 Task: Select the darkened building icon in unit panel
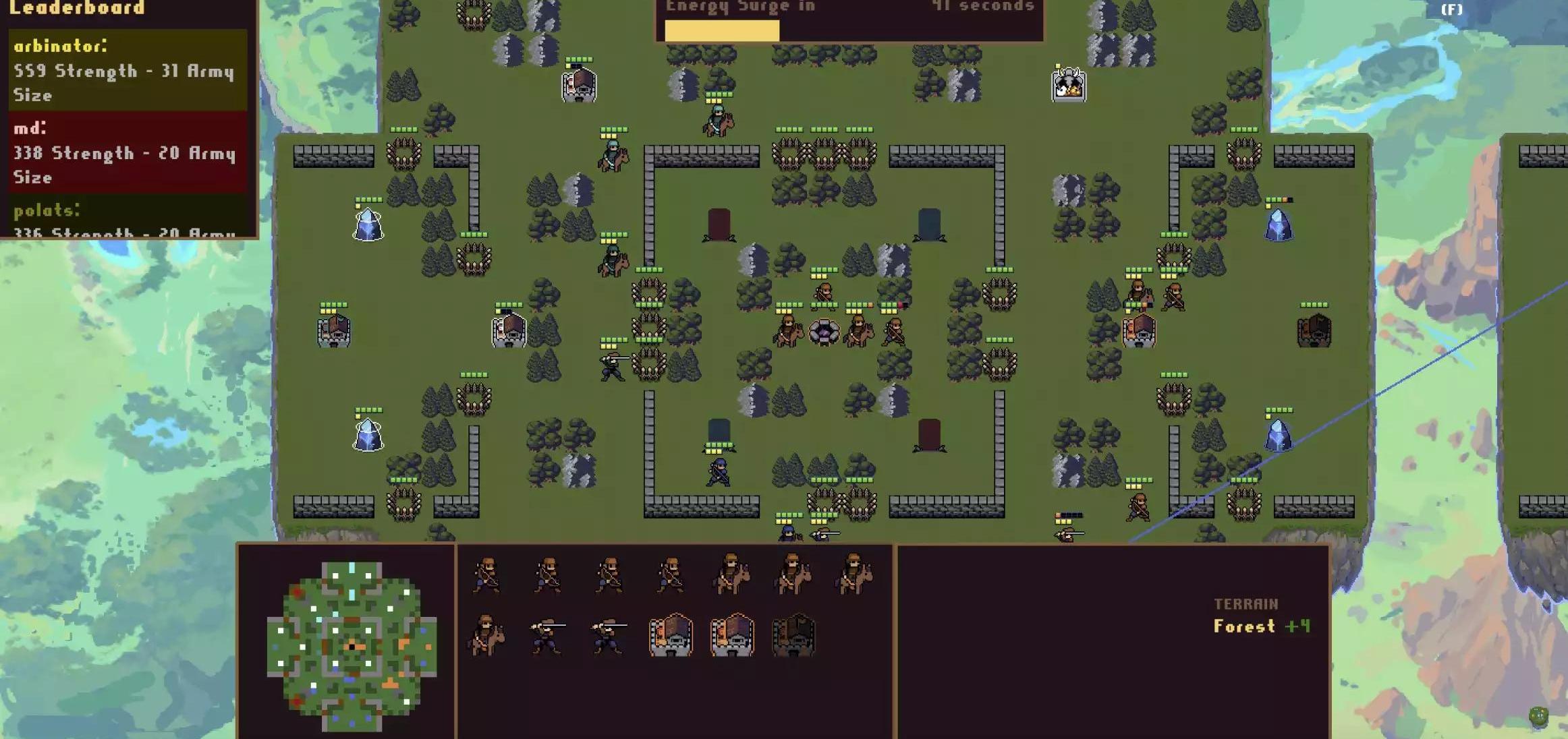tap(793, 635)
